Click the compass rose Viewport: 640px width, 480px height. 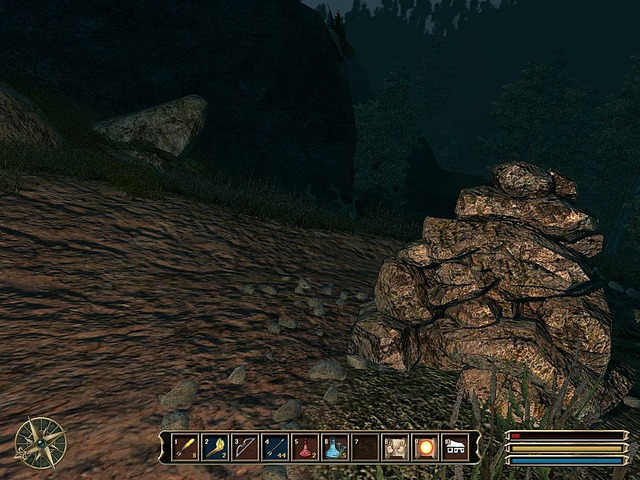tap(41, 442)
